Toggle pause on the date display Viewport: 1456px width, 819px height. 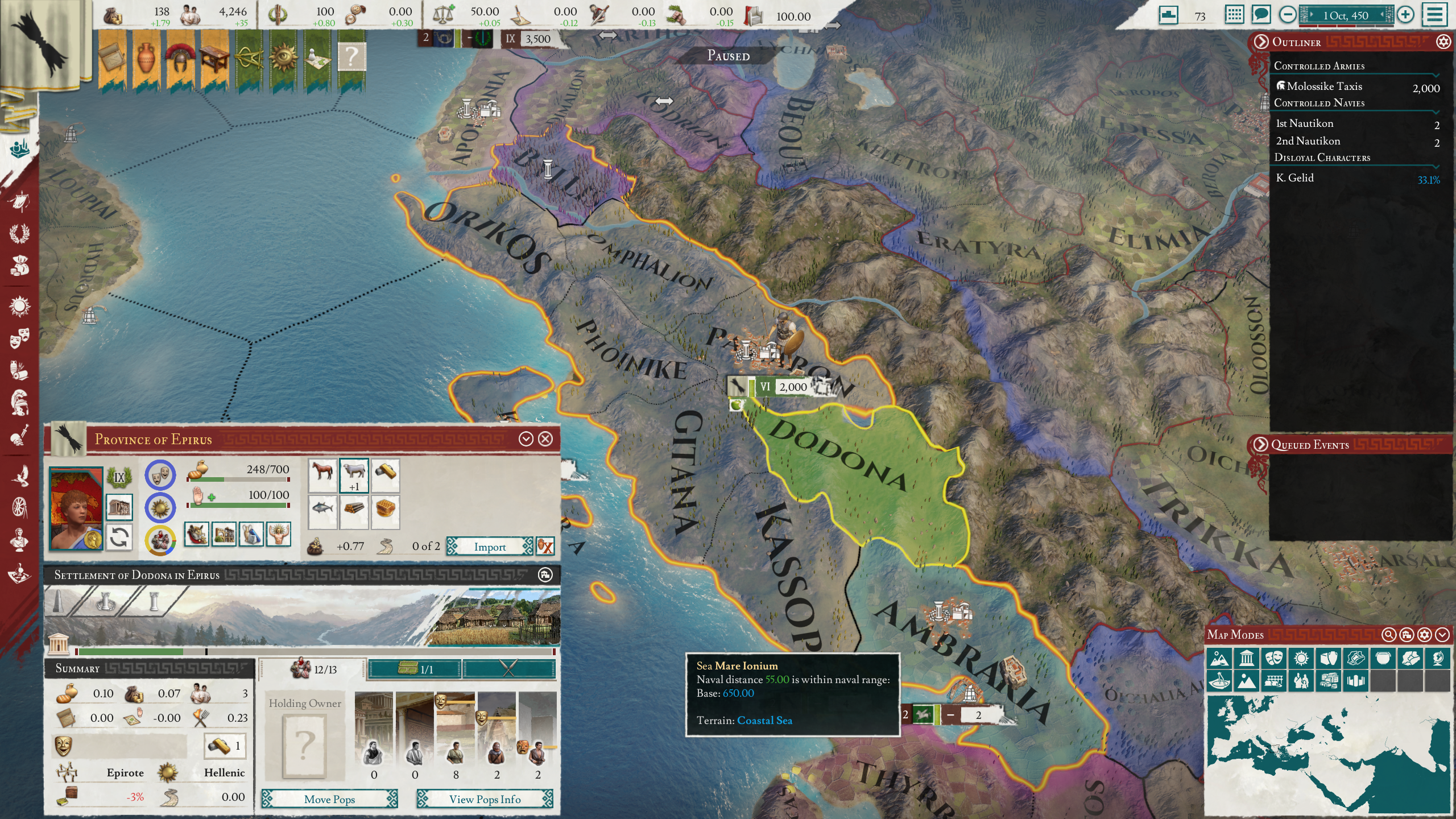click(x=1345, y=15)
